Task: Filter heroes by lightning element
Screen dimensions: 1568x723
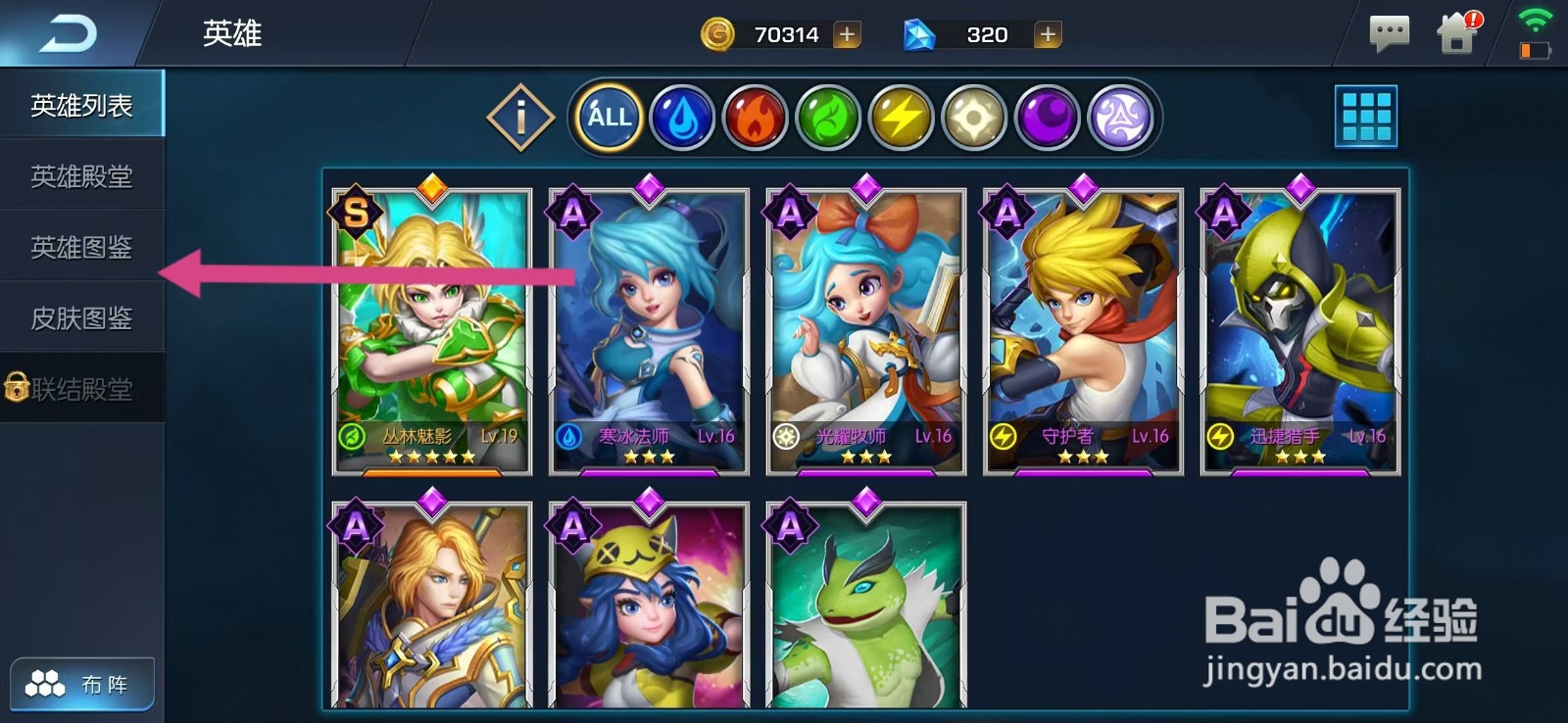Action: point(901,118)
